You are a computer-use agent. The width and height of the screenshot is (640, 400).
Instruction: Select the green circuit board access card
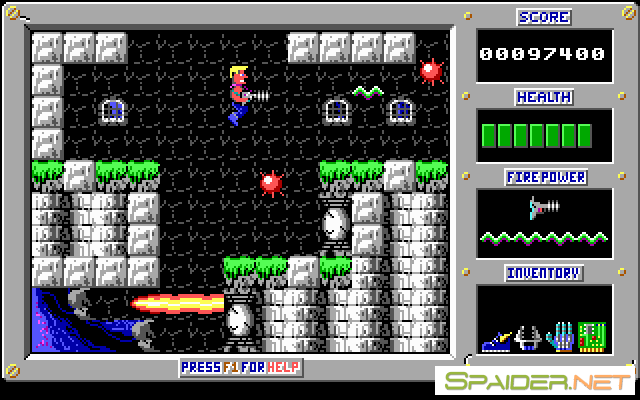[x=592, y=334]
